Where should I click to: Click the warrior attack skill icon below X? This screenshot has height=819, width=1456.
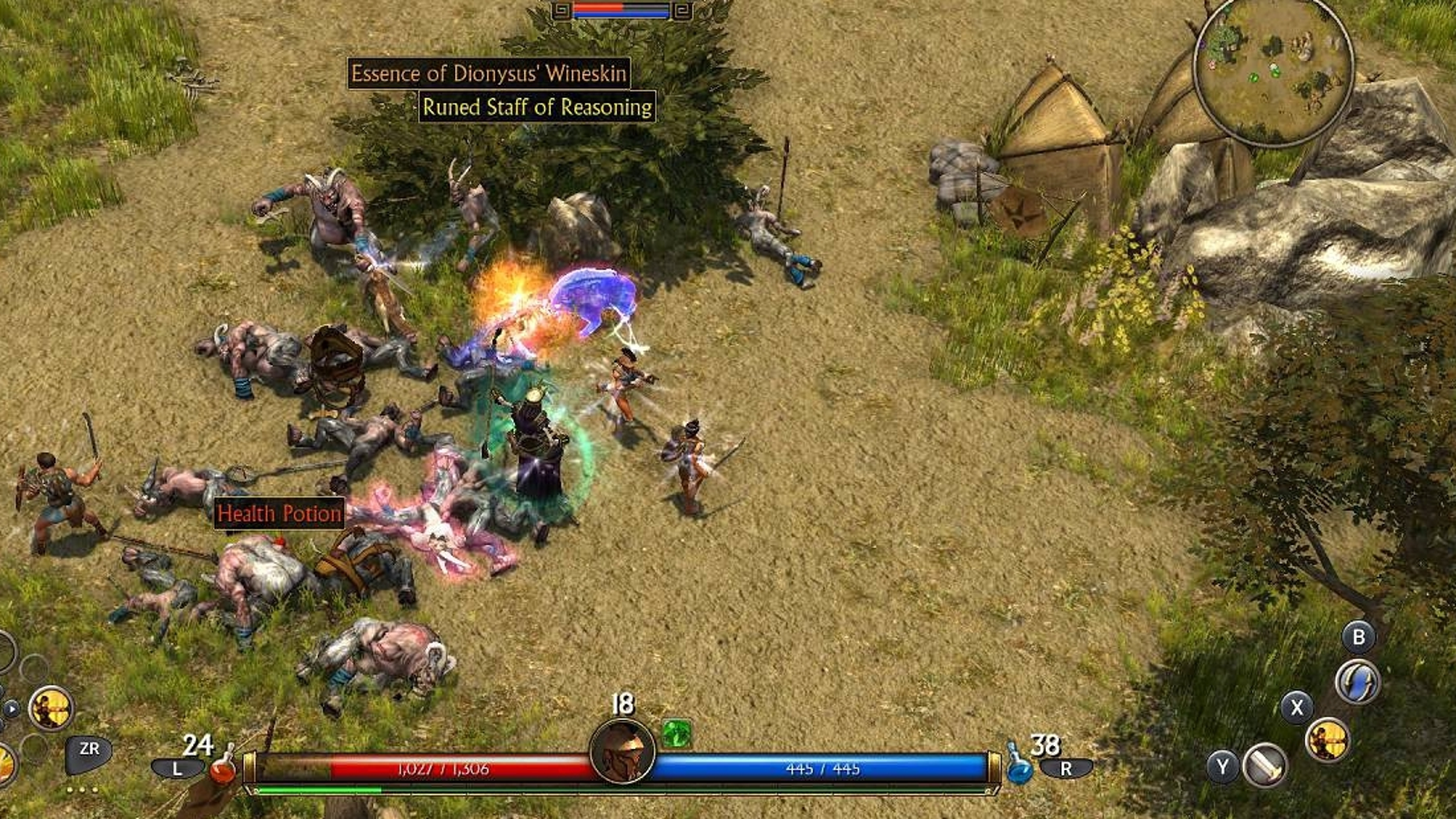[1326, 739]
